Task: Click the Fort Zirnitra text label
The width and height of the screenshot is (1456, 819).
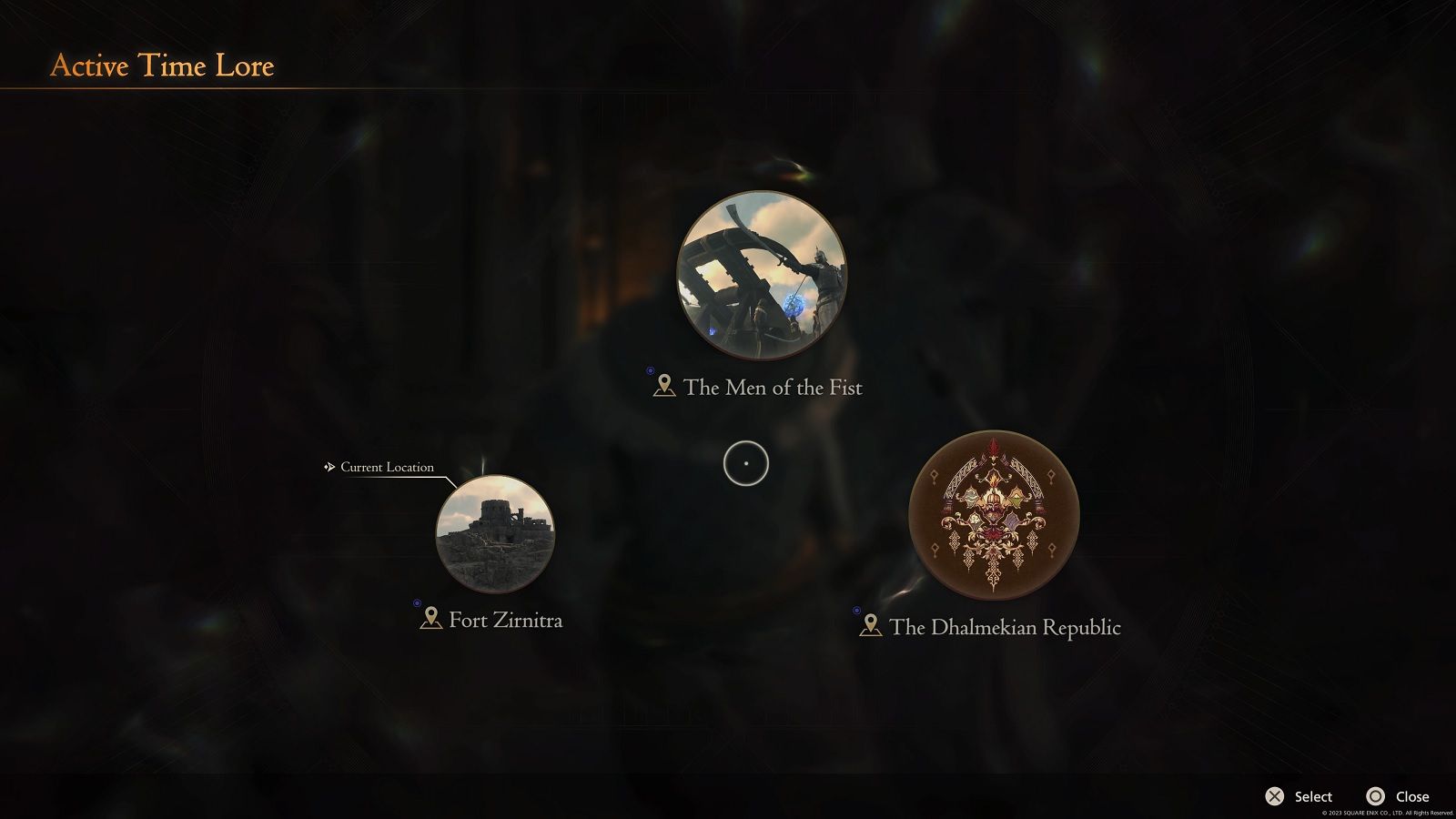Action: click(x=505, y=620)
